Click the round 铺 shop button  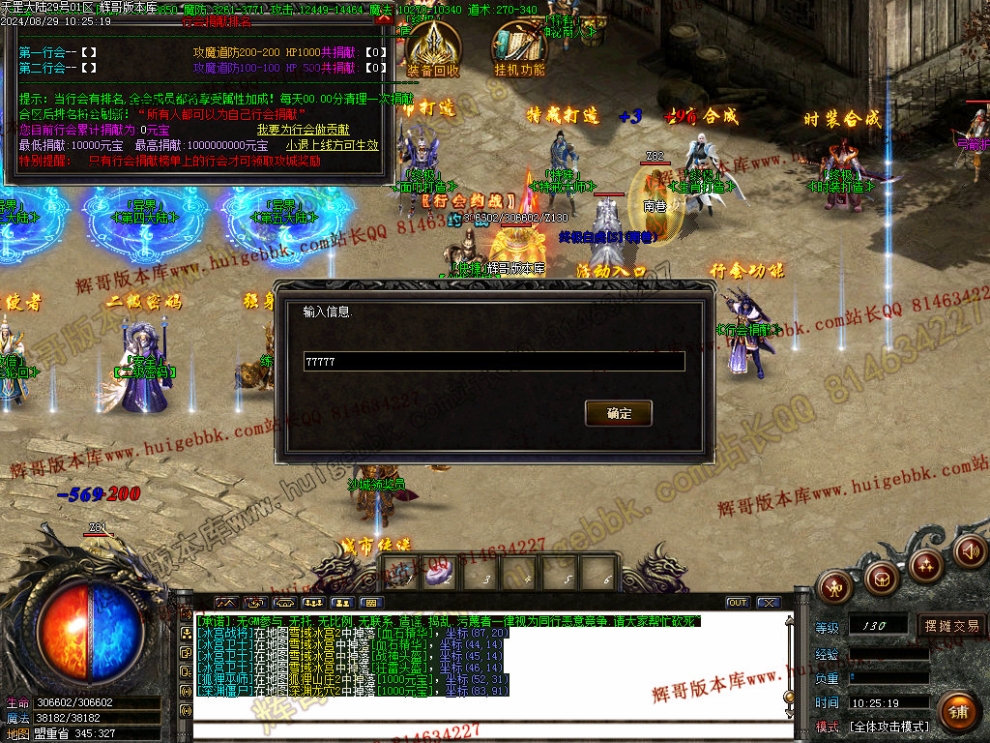click(x=959, y=711)
